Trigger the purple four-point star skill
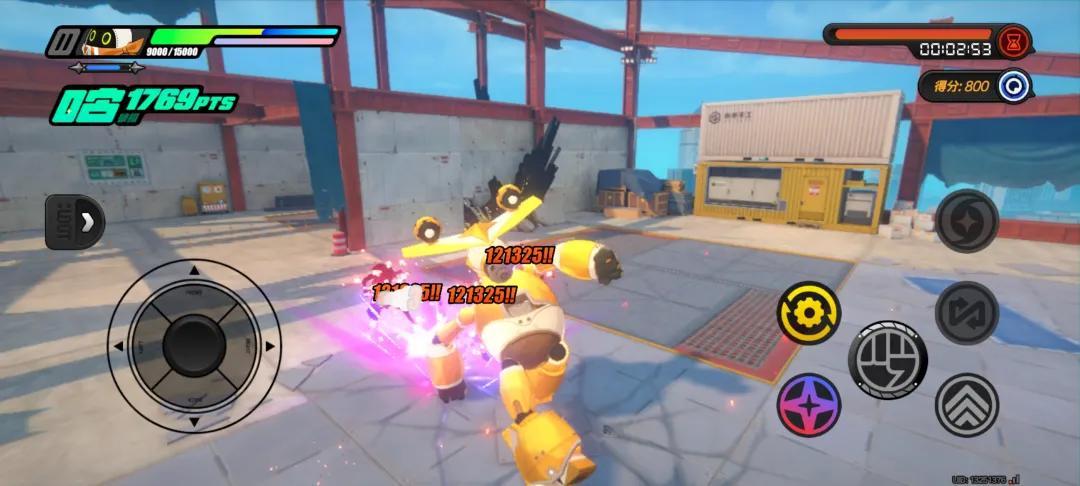The width and height of the screenshot is (1080, 486). 808,405
